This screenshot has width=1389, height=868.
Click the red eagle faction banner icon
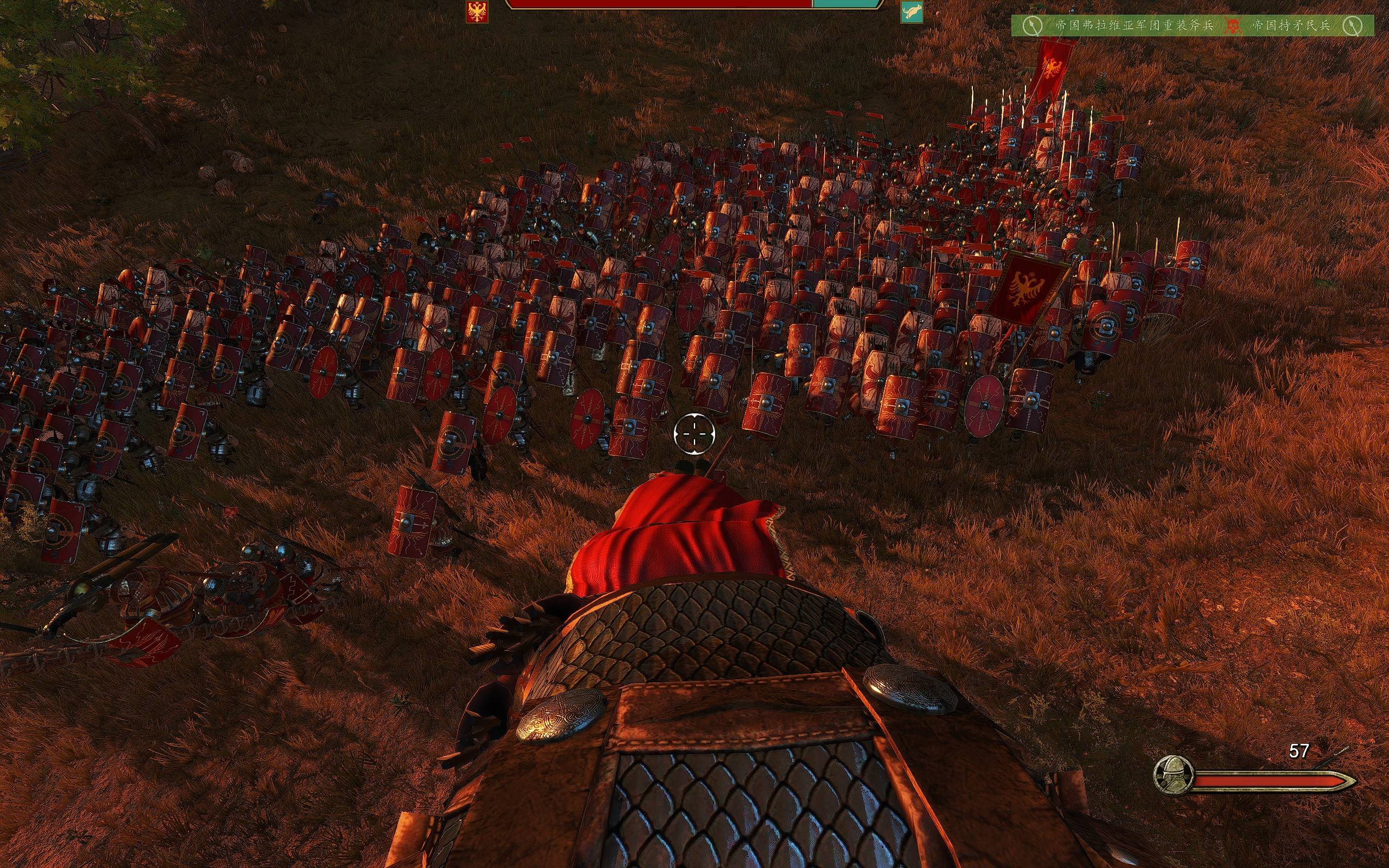(476, 11)
